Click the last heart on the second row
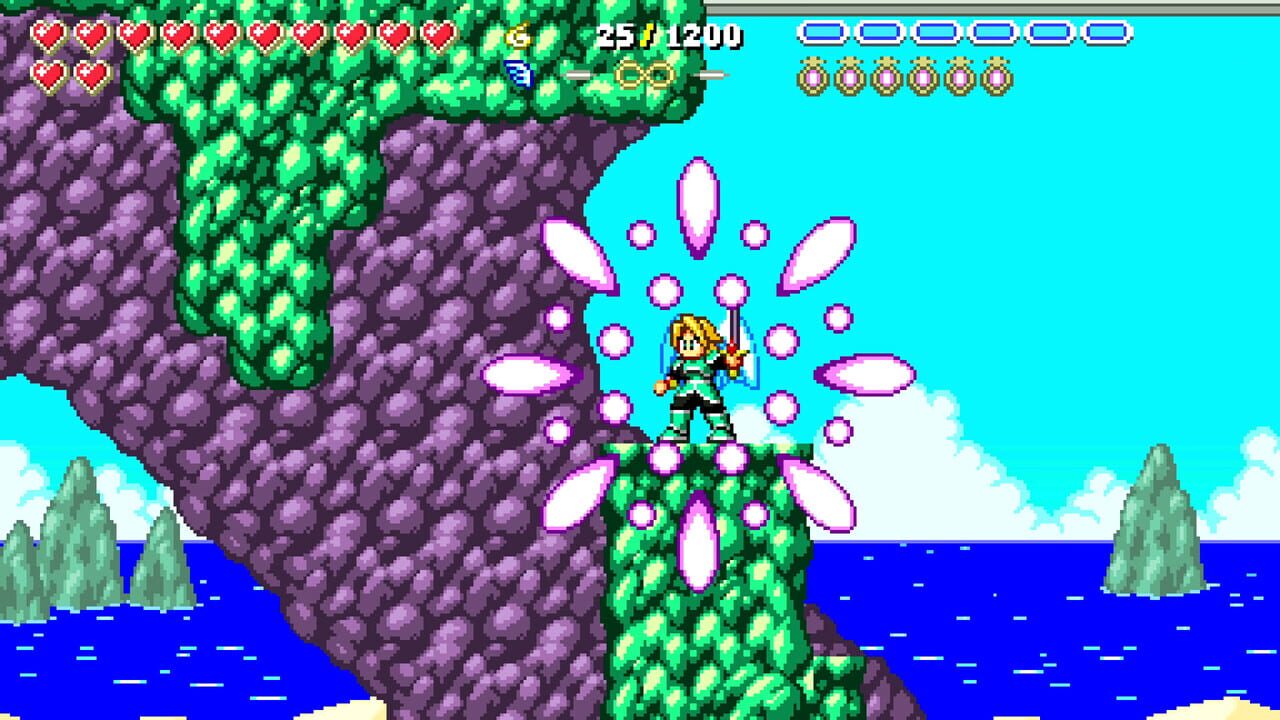1280x720 pixels. pyautogui.click(x=91, y=75)
